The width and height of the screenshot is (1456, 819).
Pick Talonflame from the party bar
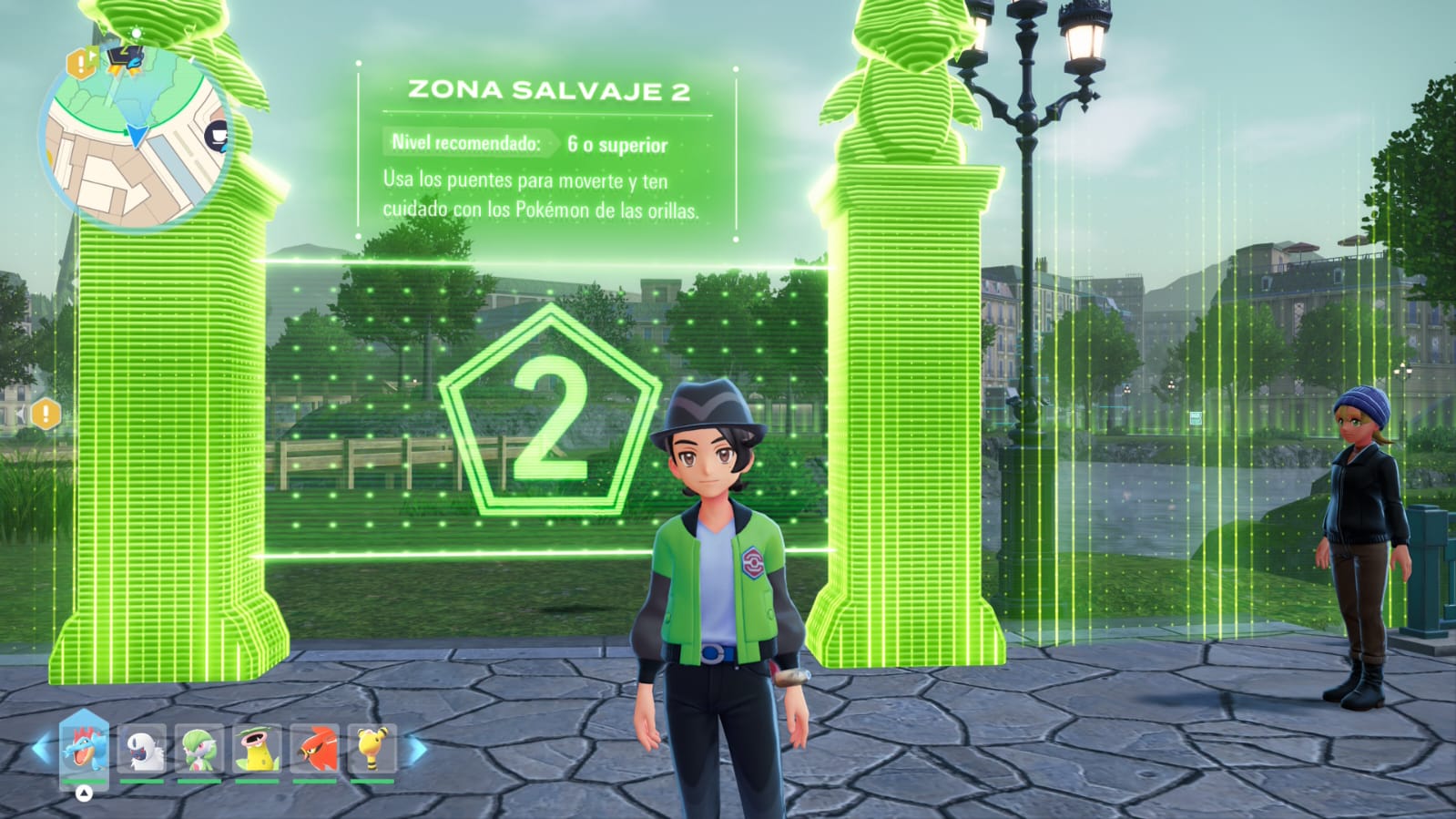click(x=315, y=749)
